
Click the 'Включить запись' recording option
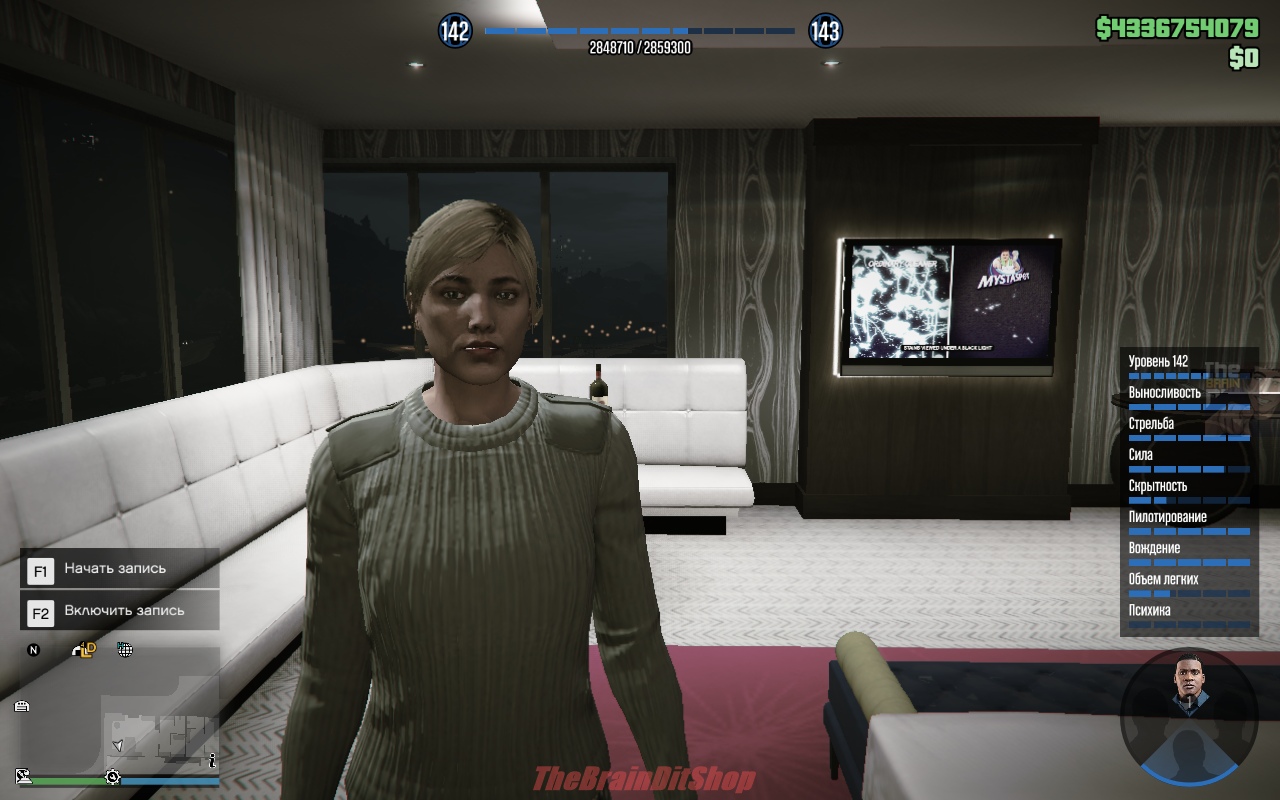pos(119,611)
